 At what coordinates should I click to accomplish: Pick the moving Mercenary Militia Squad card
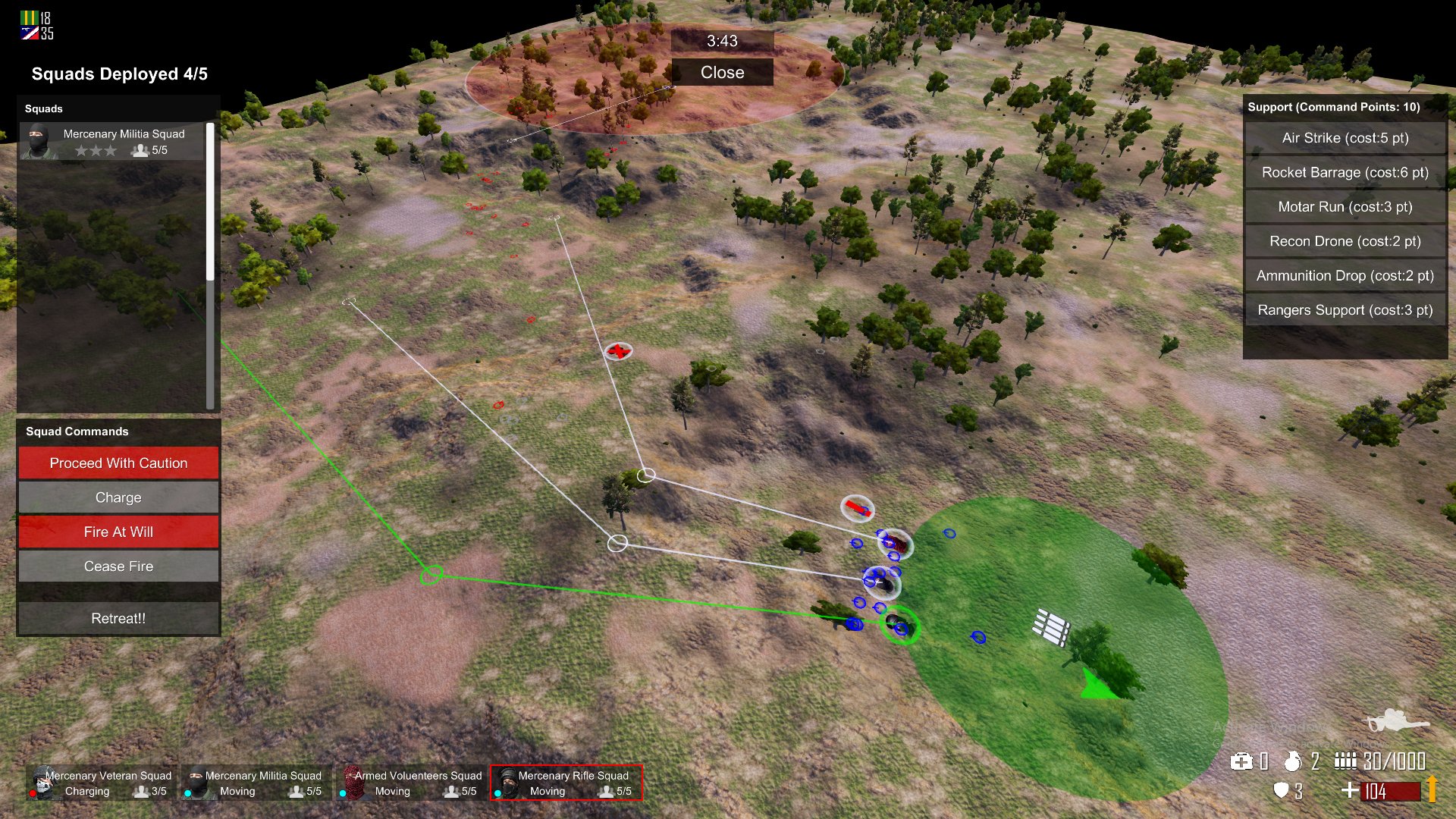pos(257,783)
